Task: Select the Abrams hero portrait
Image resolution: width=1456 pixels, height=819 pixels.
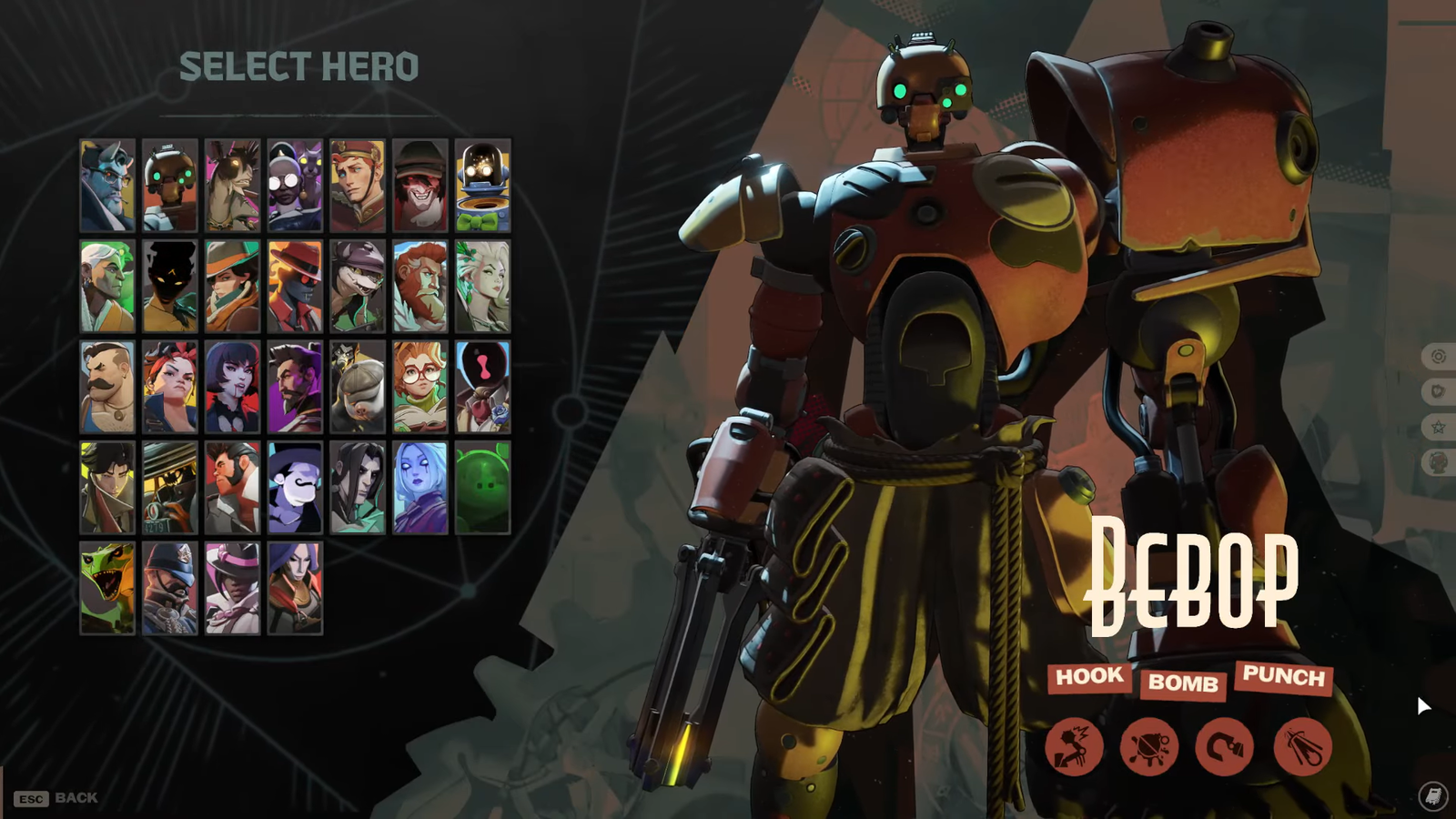Action: [x=107, y=186]
